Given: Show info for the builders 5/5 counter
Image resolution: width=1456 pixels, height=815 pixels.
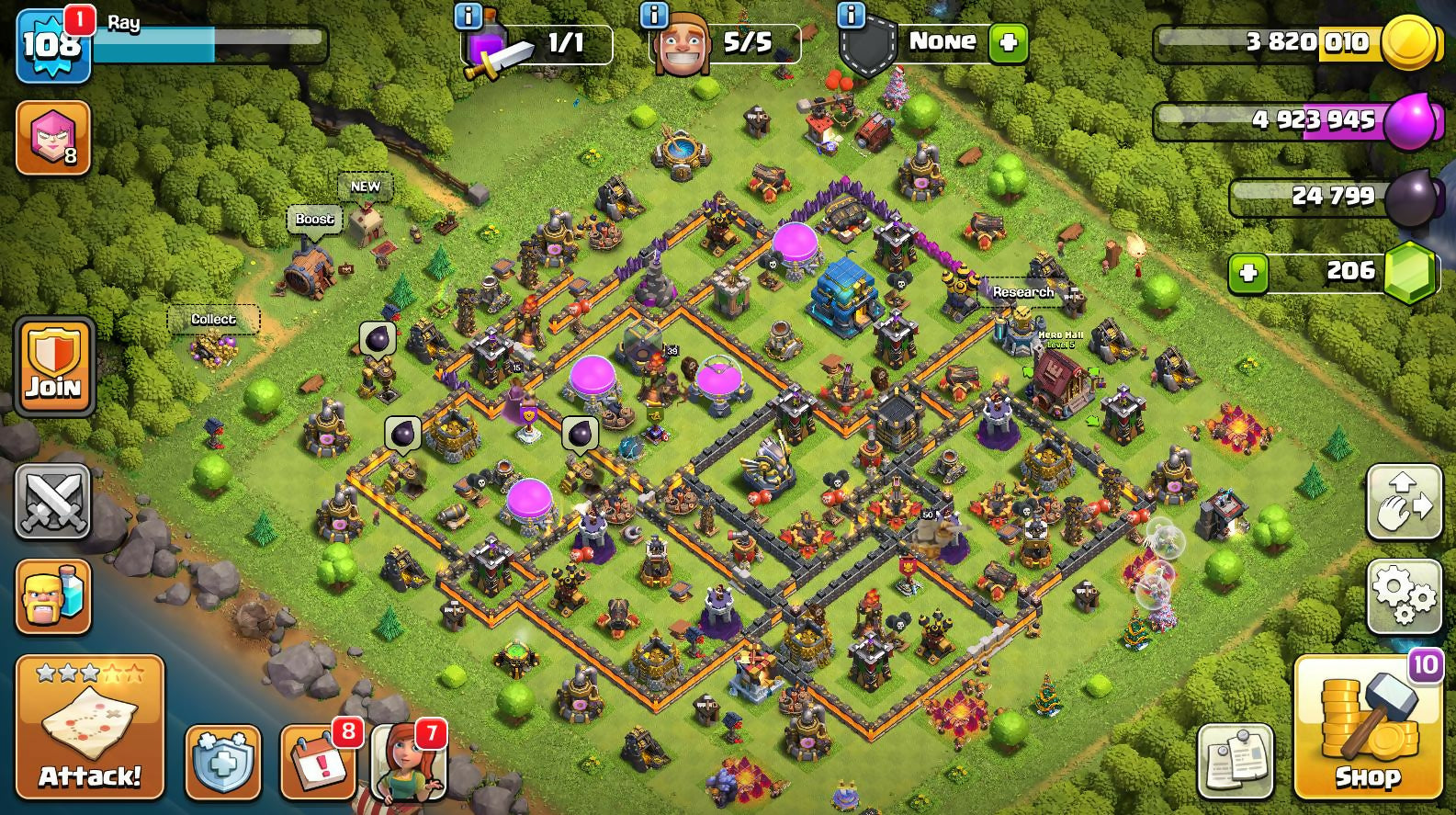Looking at the screenshot, I should click(x=654, y=16).
